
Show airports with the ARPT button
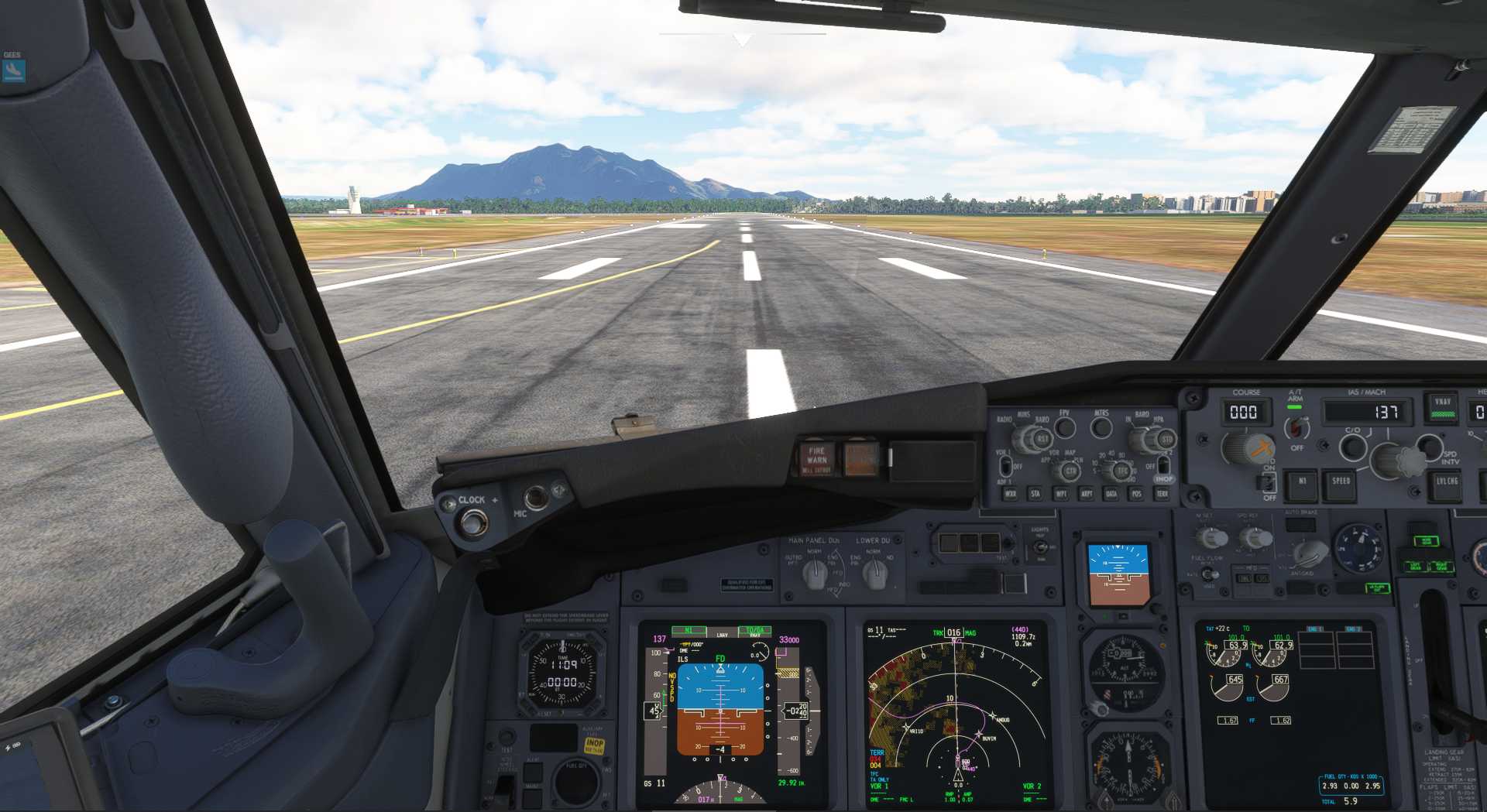point(1087,493)
